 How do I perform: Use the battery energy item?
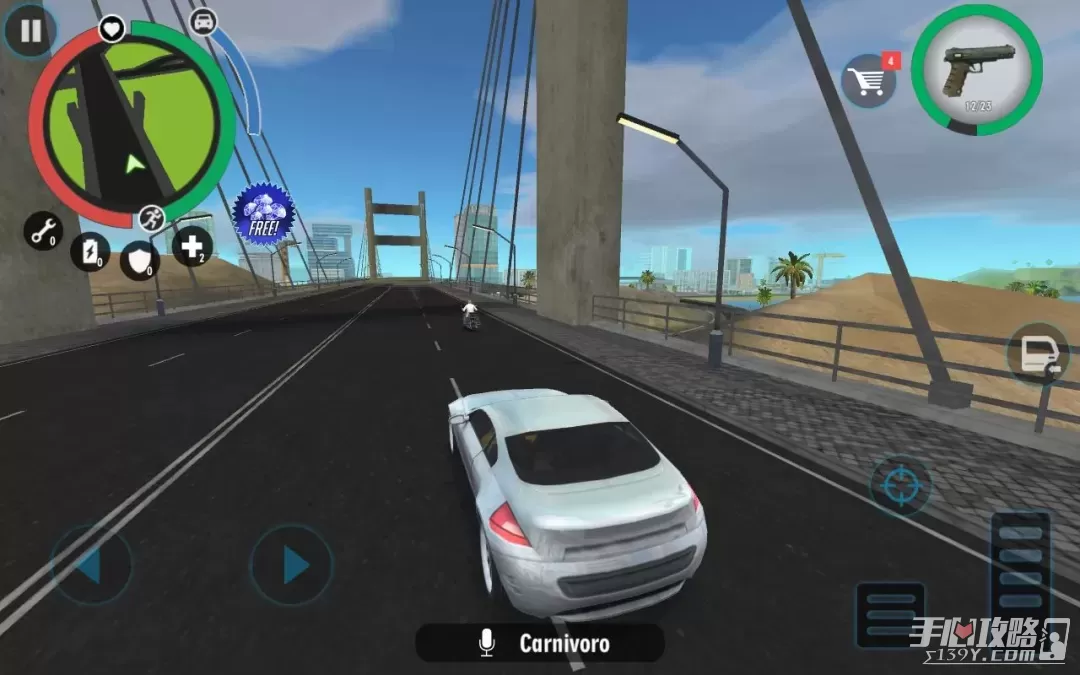point(90,252)
